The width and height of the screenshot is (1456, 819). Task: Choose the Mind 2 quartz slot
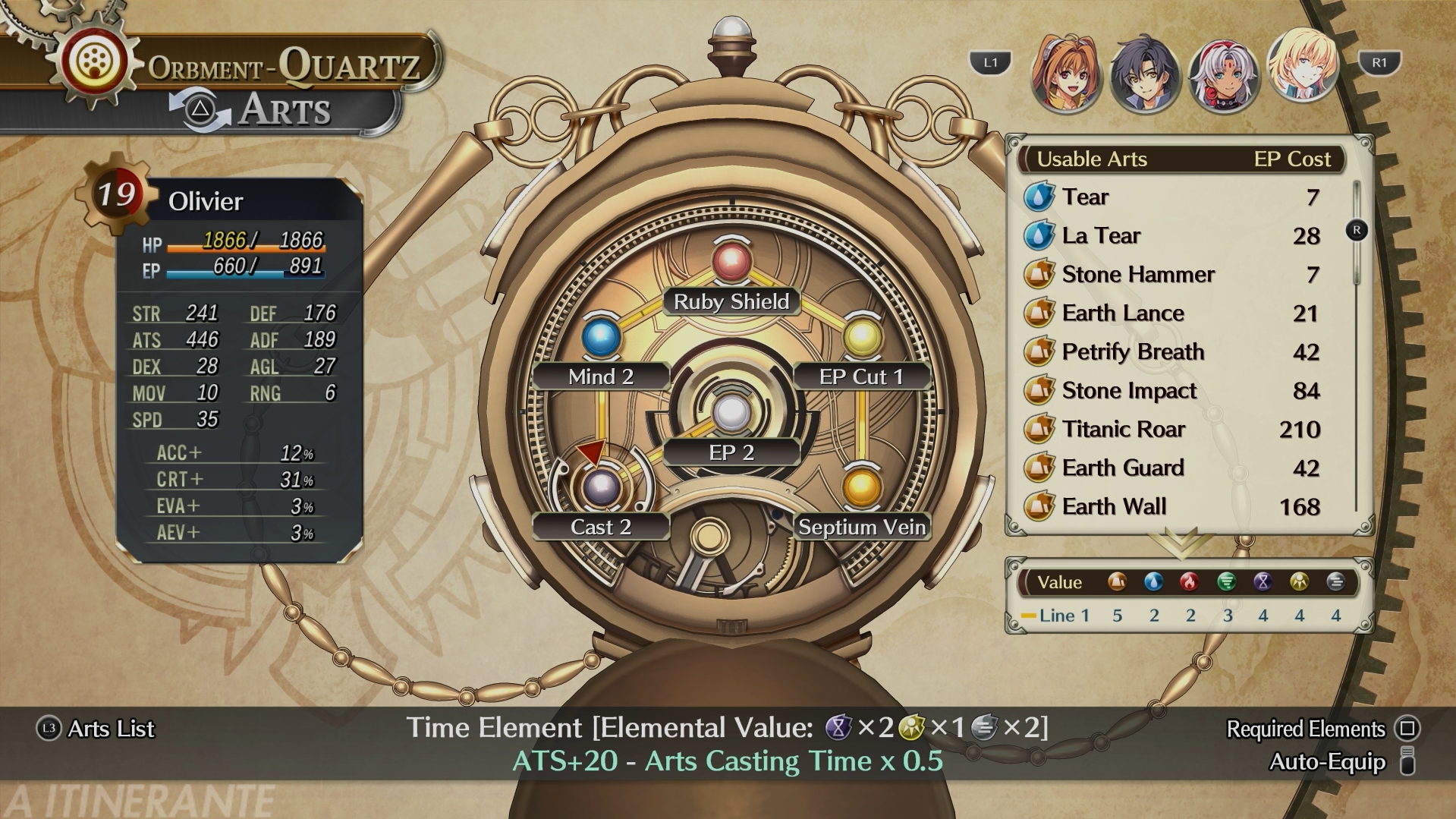coord(601,338)
